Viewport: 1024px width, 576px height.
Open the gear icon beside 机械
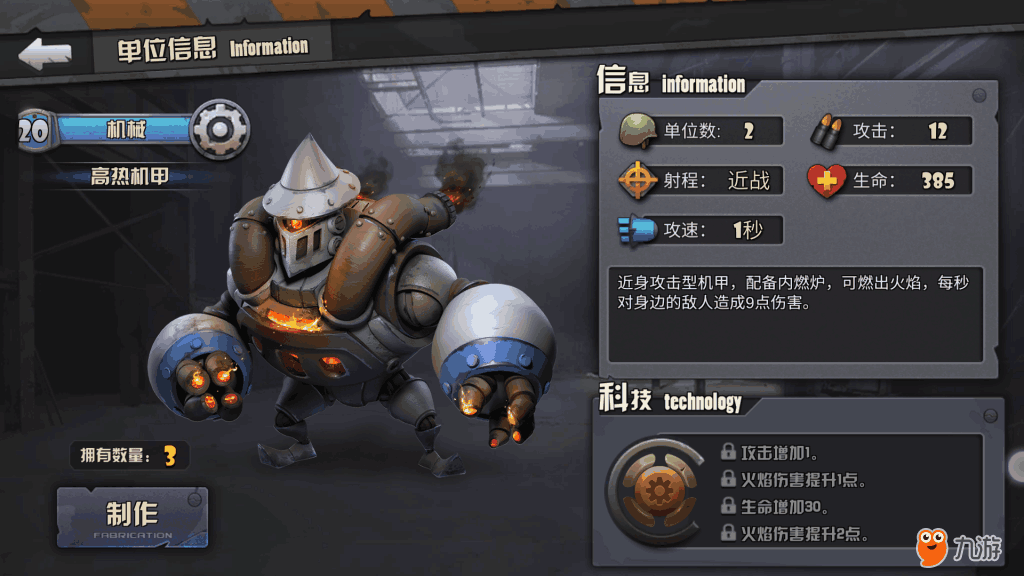coord(219,129)
